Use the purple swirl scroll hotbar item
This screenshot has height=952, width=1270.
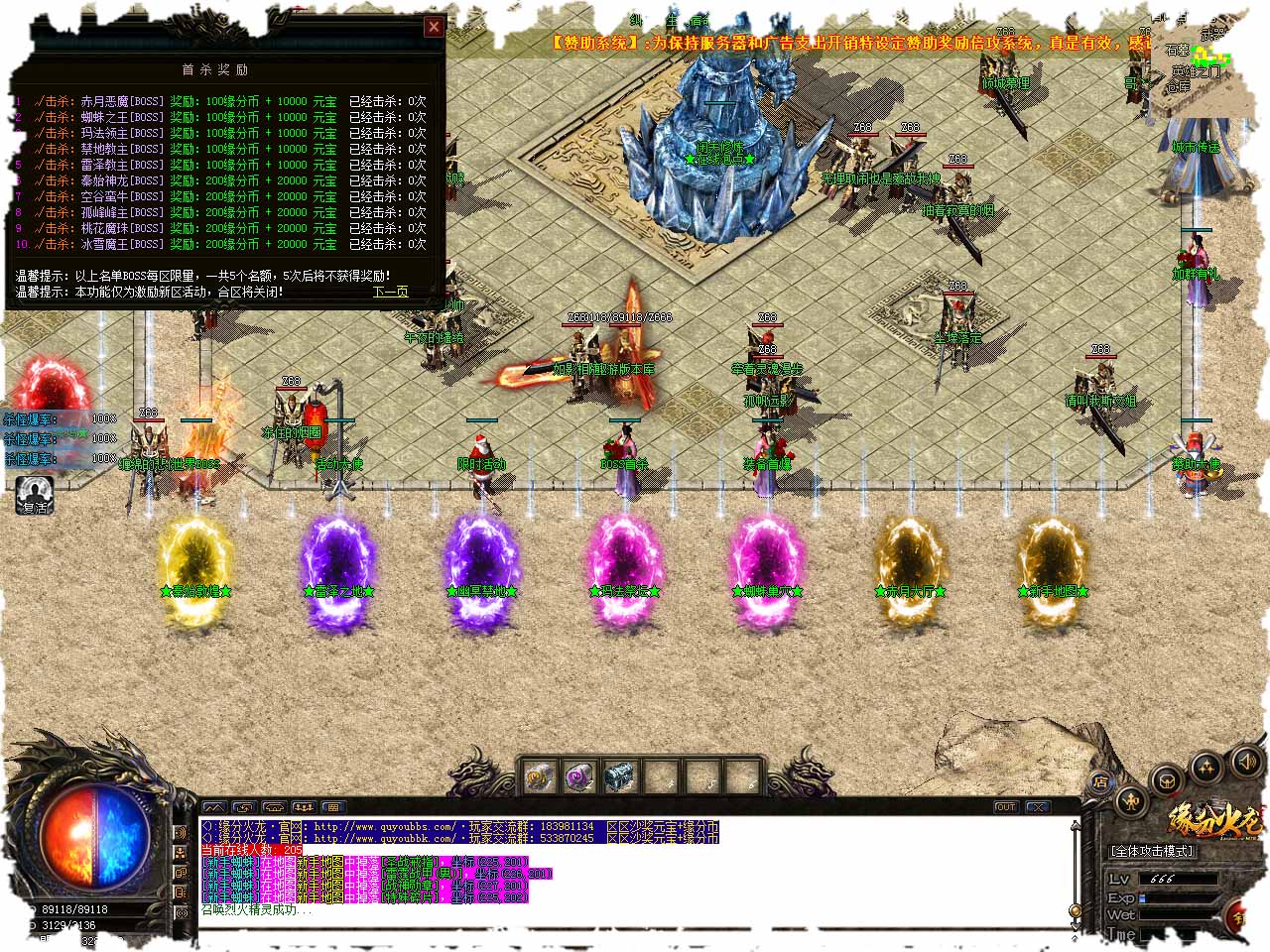point(579,775)
